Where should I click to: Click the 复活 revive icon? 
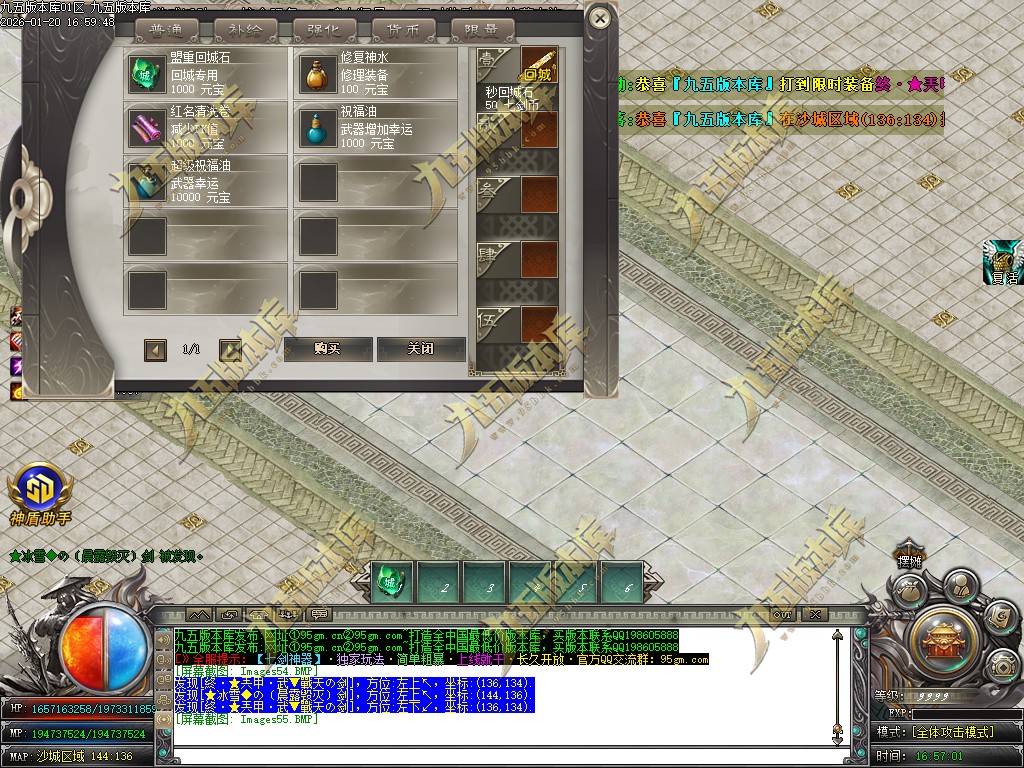click(1004, 259)
